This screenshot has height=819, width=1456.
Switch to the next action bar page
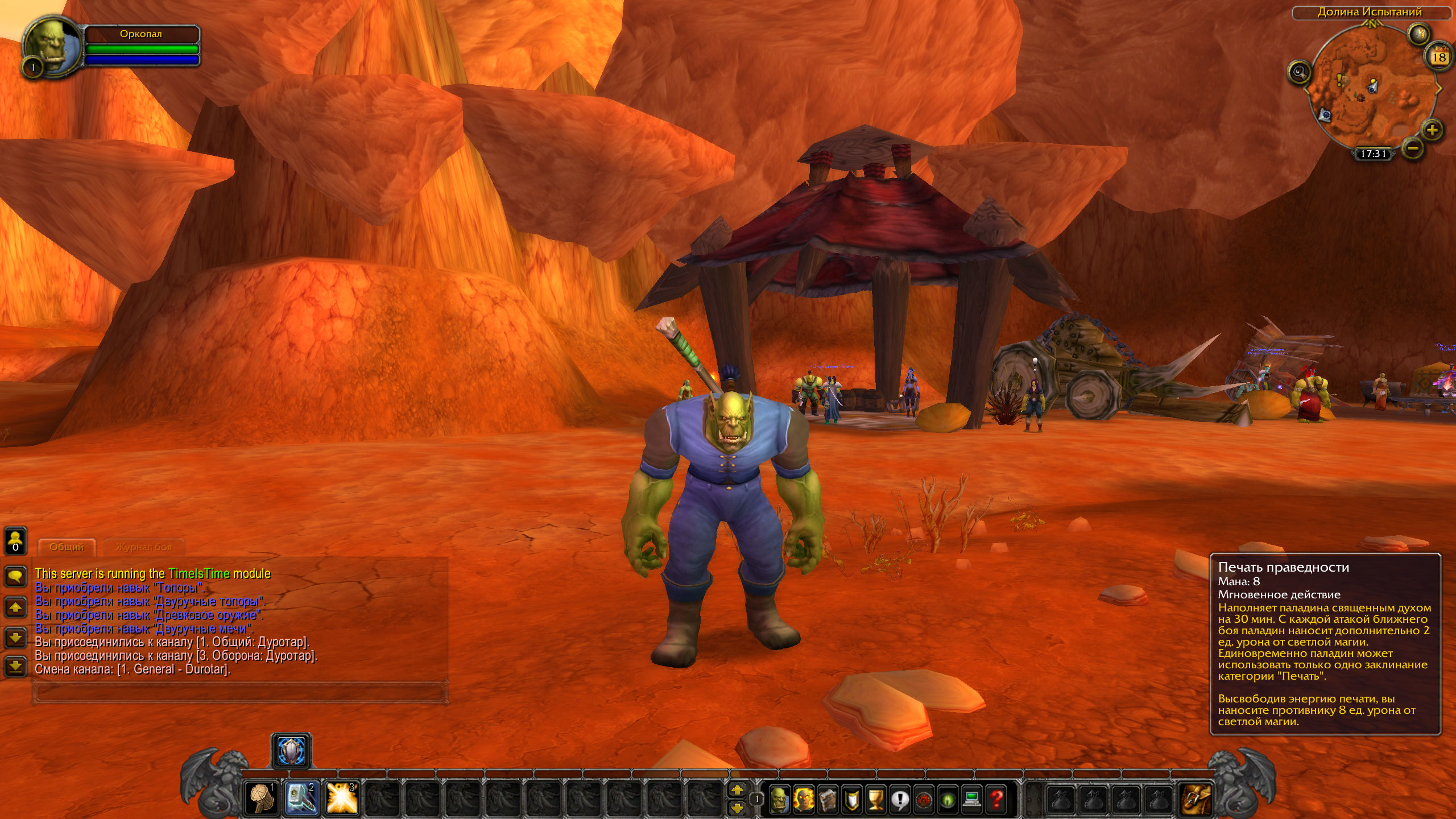coord(737,790)
